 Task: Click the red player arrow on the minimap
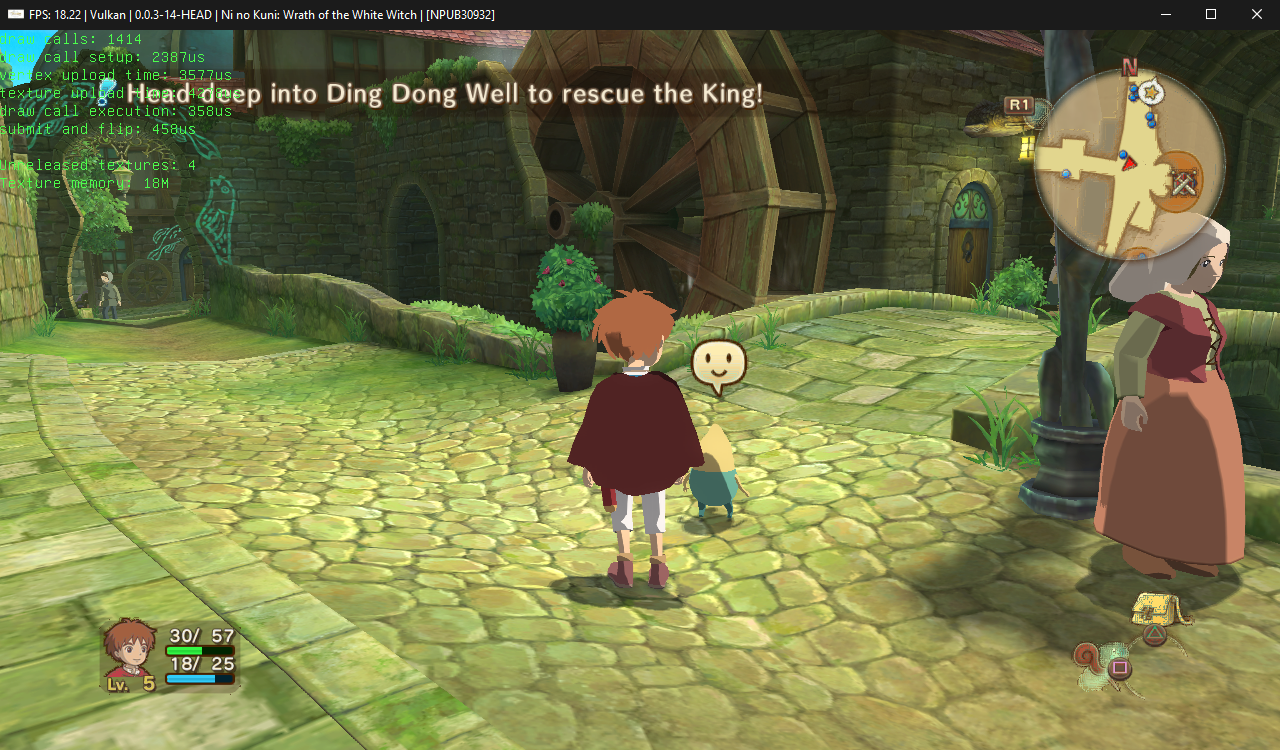point(1129,162)
